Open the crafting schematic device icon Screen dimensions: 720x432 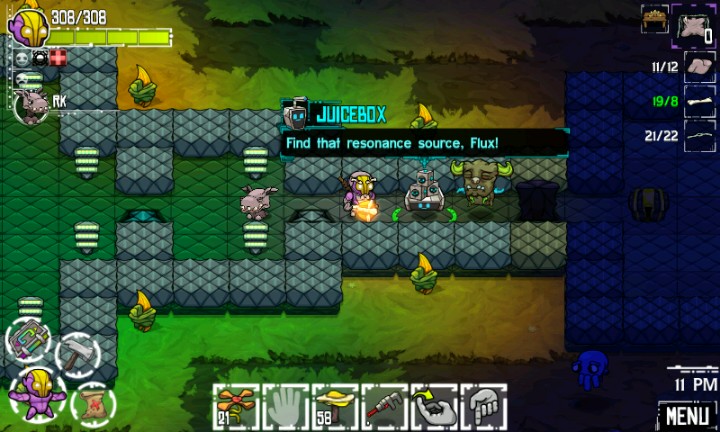(x=27, y=340)
